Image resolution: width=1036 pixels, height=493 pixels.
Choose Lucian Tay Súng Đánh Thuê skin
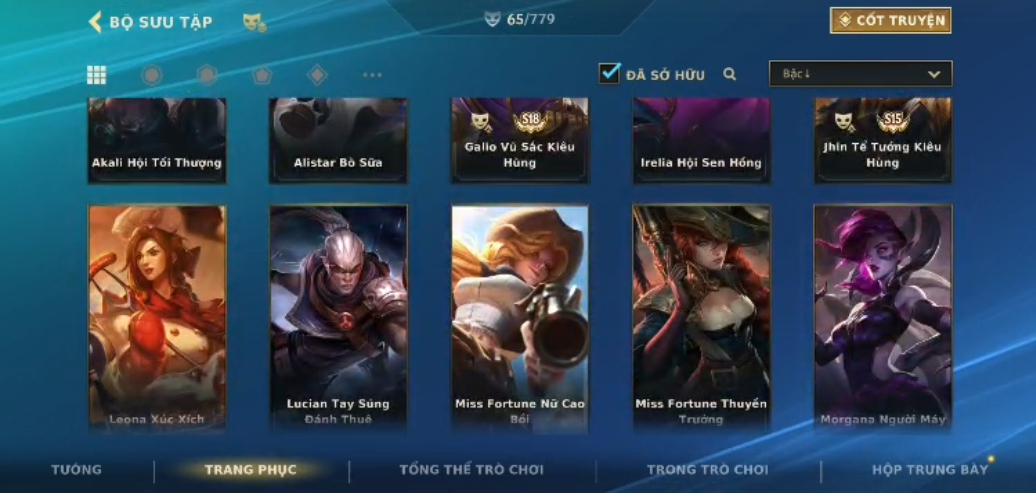pos(338,317)
